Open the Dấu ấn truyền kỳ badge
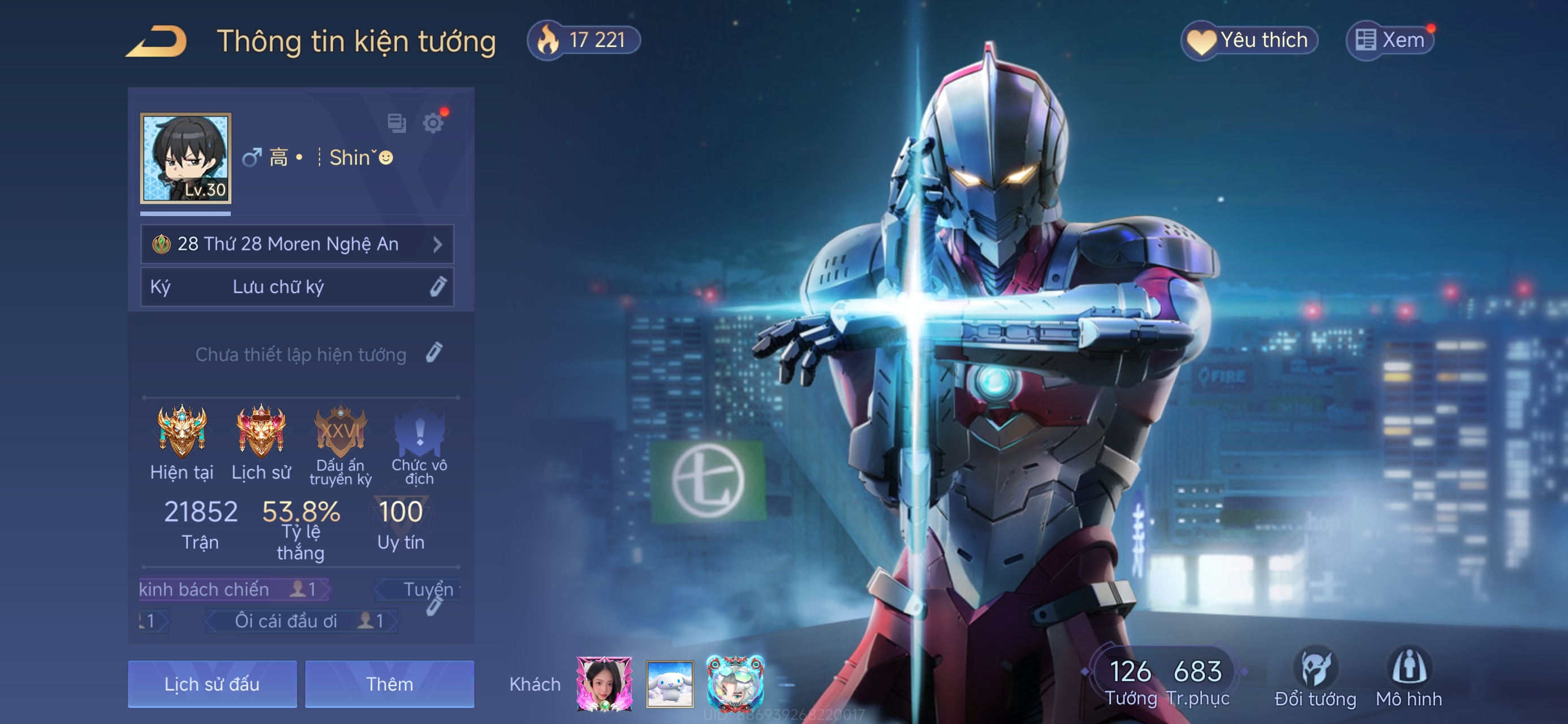Screen dimensions: 1568x724 (x=341, y=430)
